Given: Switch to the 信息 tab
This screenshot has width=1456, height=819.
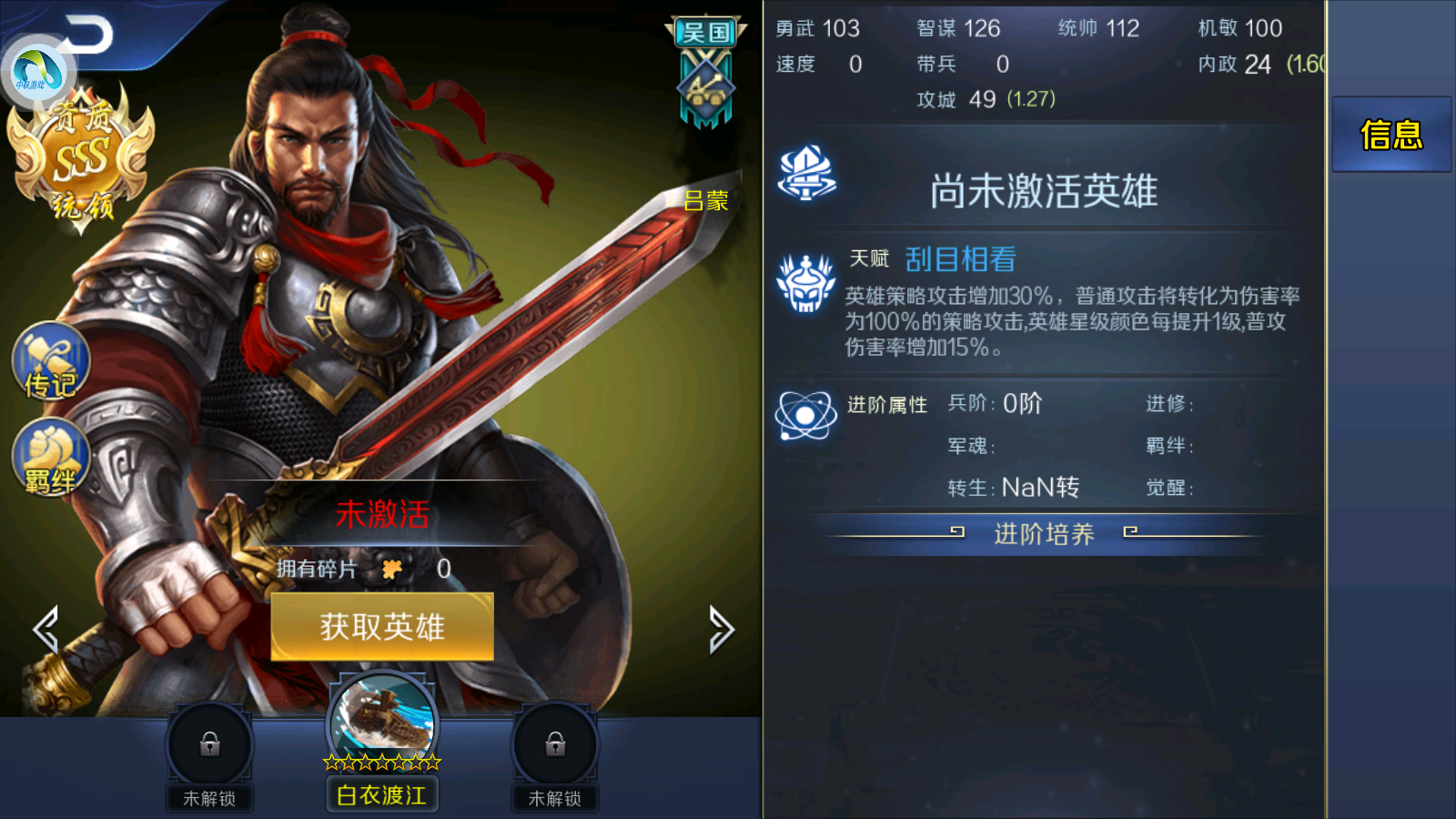Looking at the screenshot, I should click(x=1391, y=135).
